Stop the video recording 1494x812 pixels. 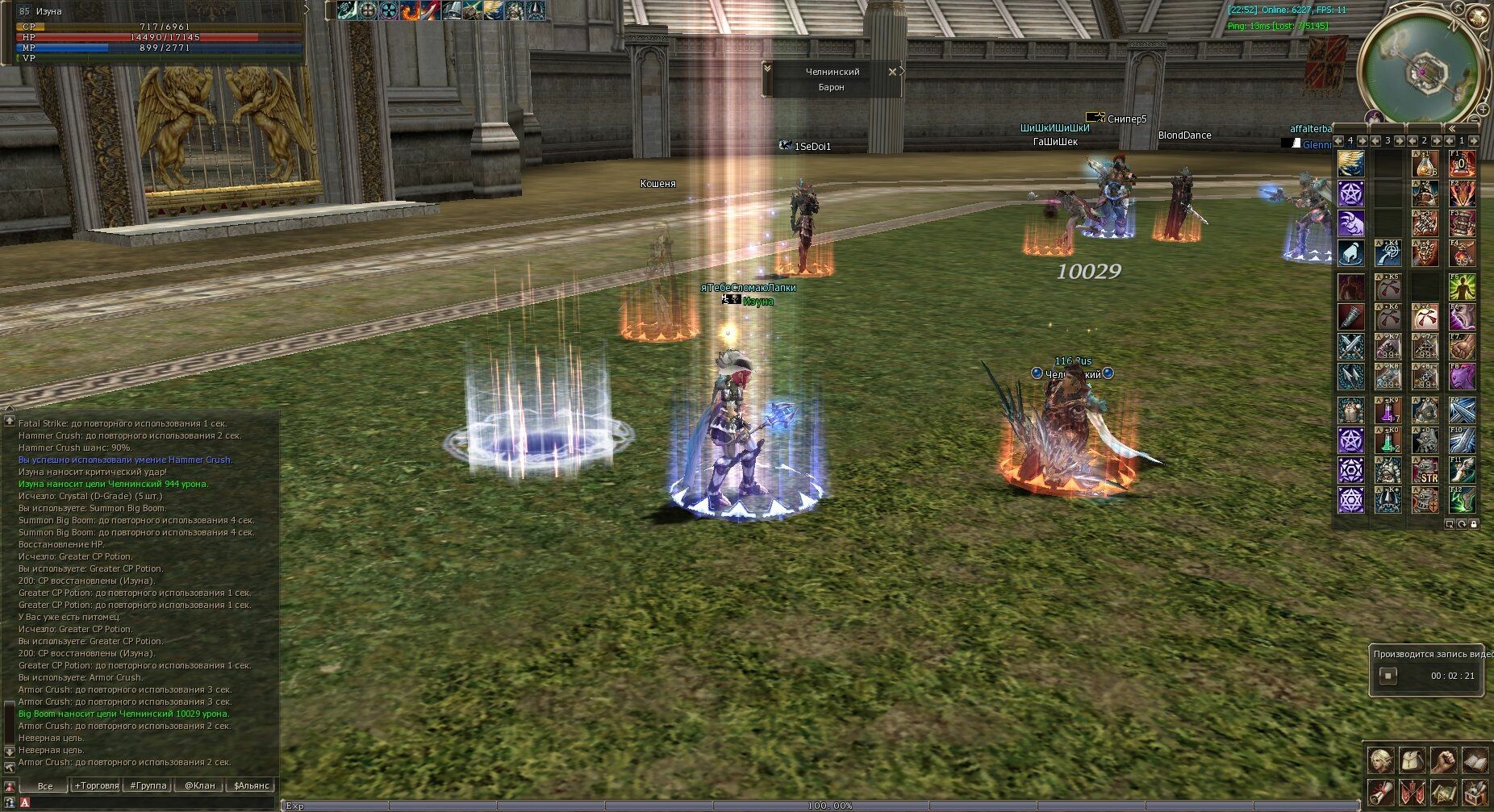(1388, 676)
